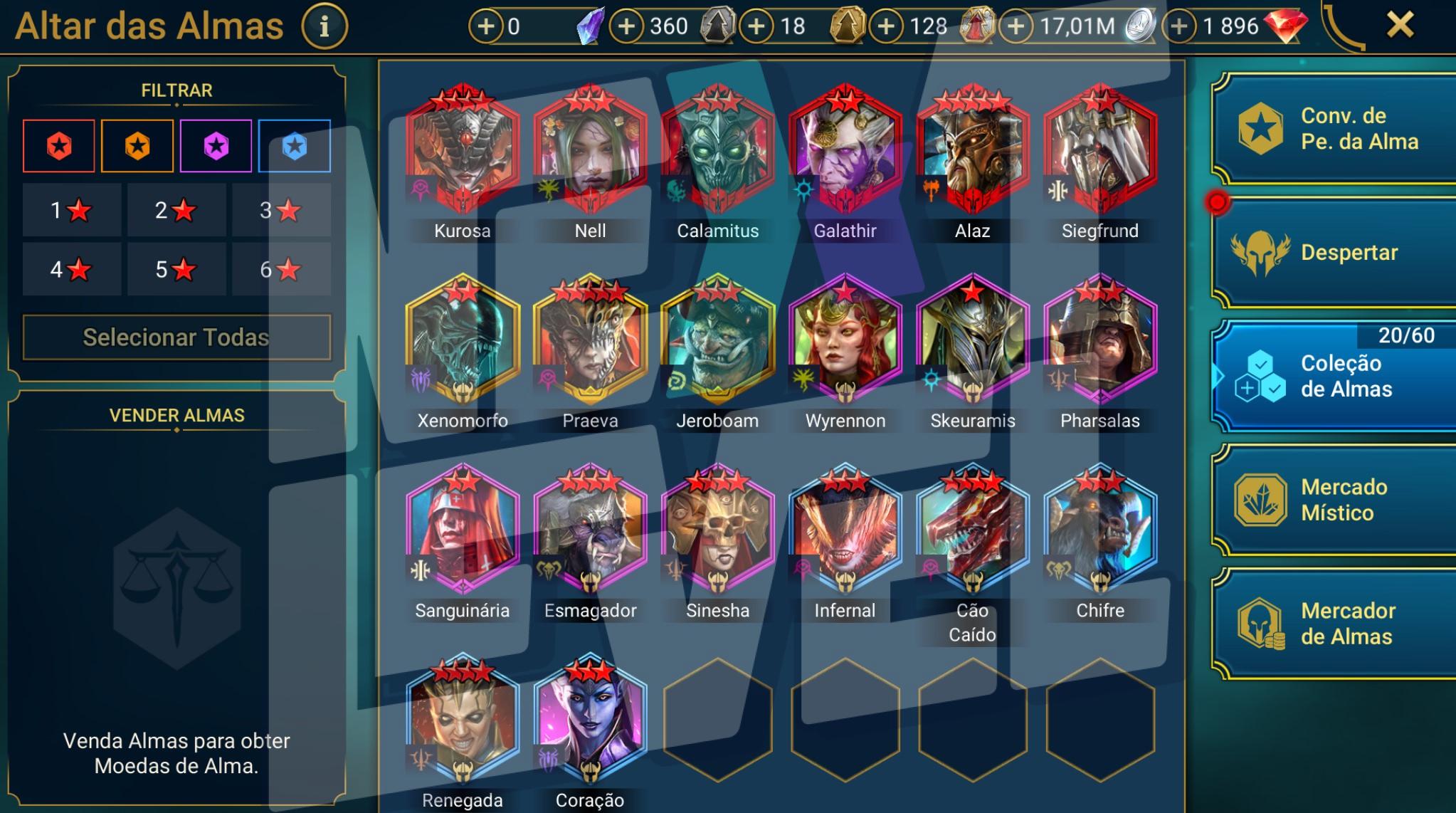Toggle the blue rarity filter
This screenshot has height=813, width=1456.
coord(295,147)
